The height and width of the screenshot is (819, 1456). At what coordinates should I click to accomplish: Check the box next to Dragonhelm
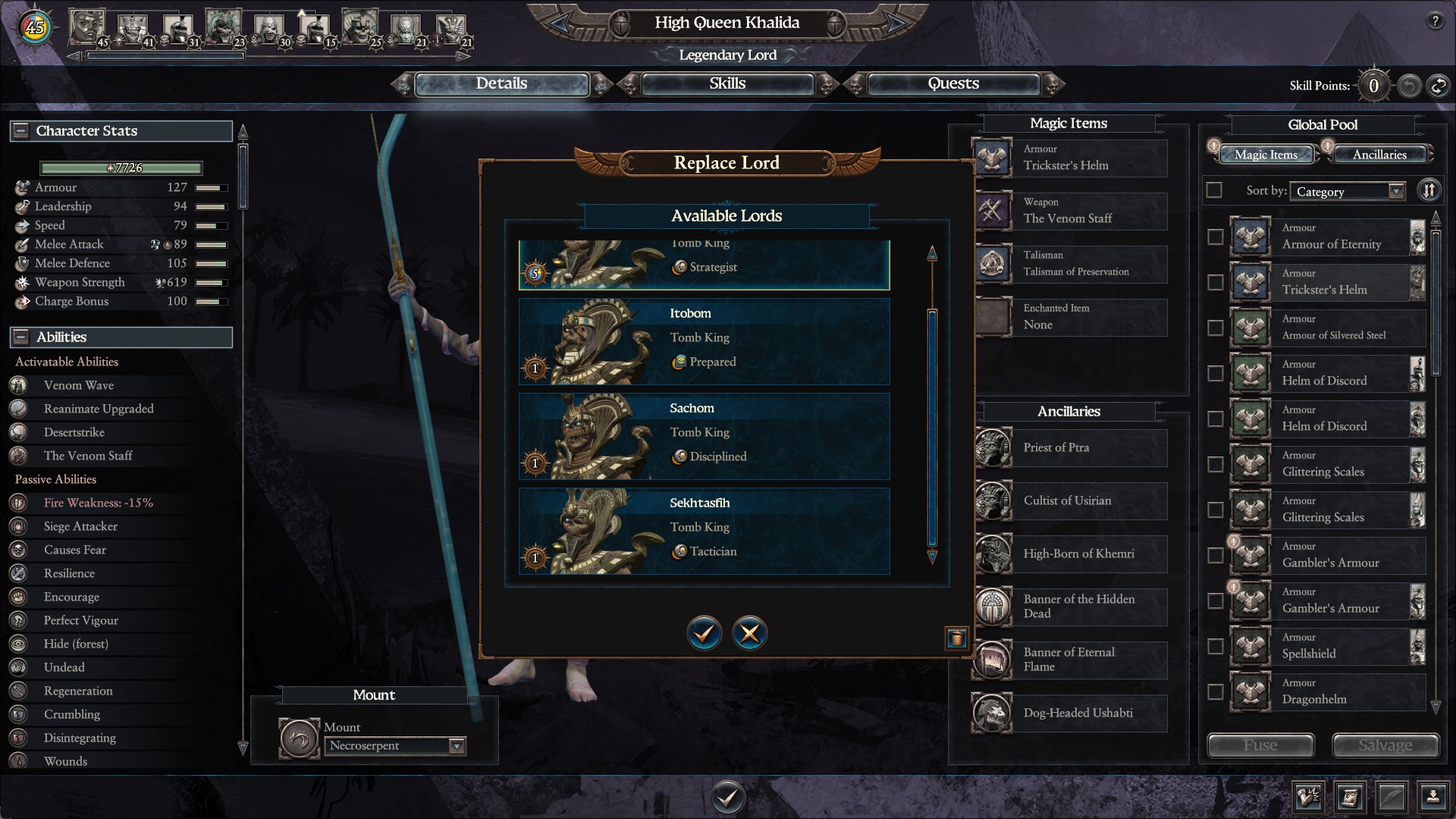click(1214, 692)
